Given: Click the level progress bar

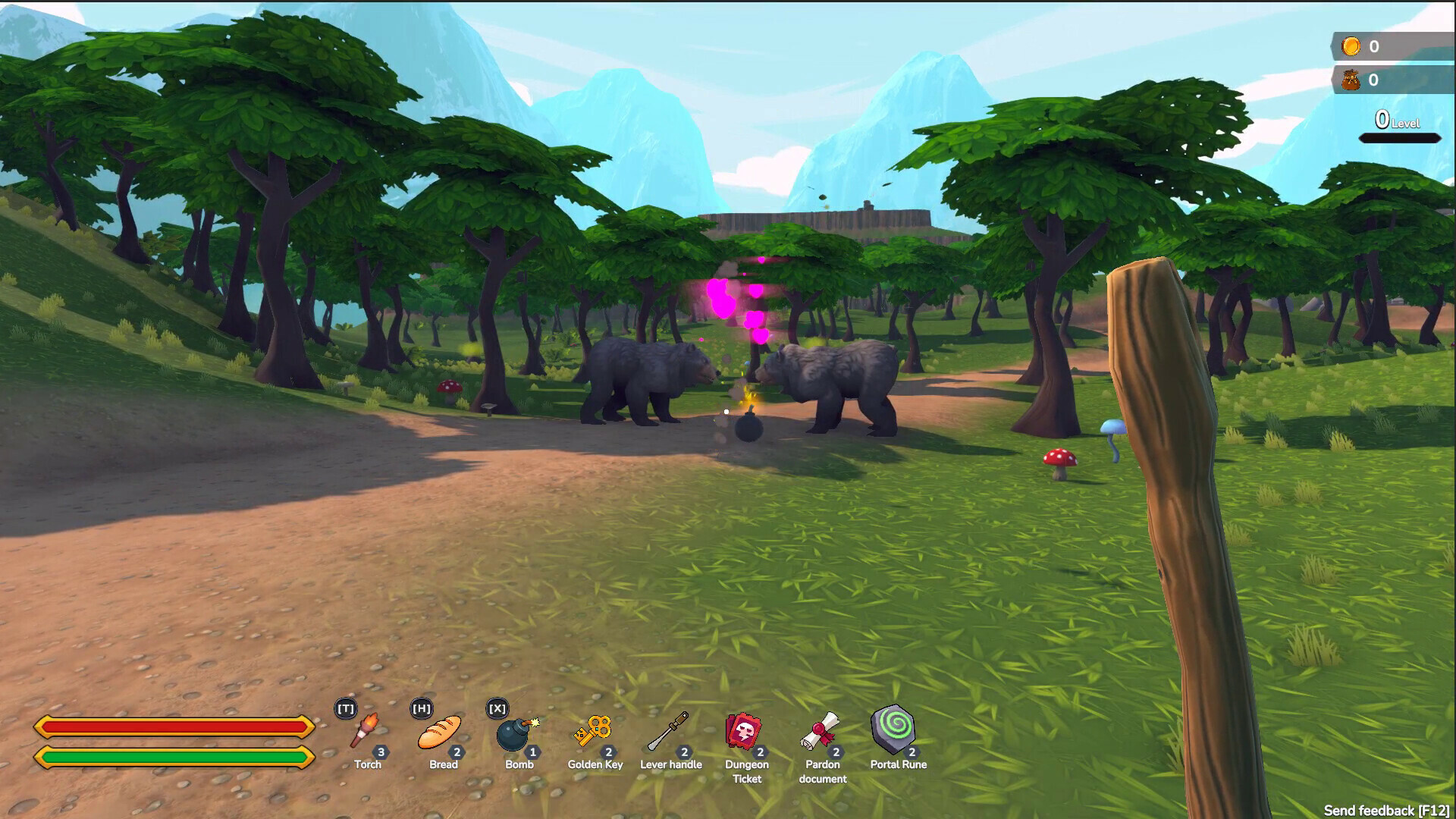Looking at the screenshot, I should click(x=1399, y=138).
